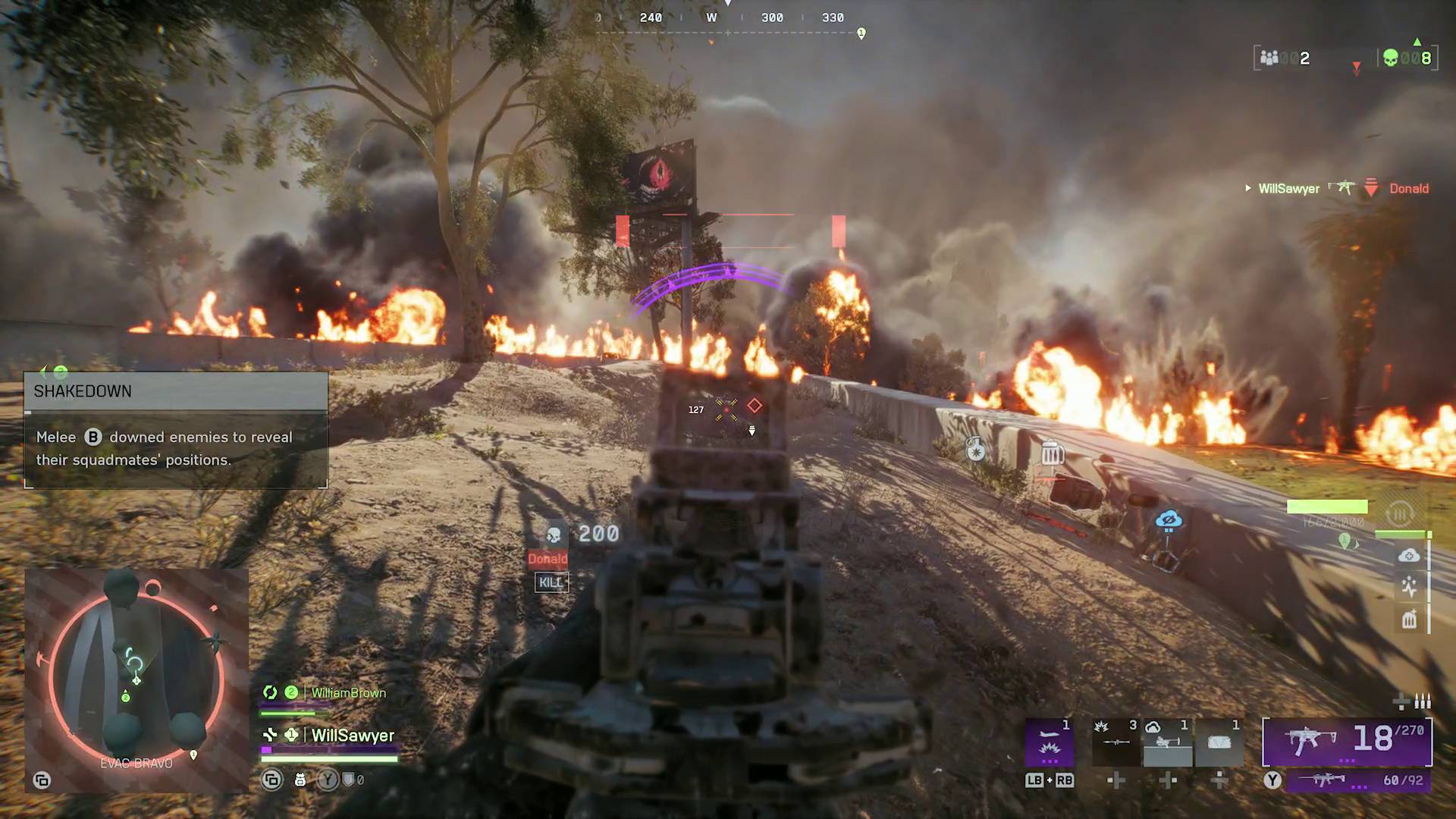This screenshot has height=819, width=1456.
Task: Select the ammo pouch gadget icon
Action: tap(1219, 743)
